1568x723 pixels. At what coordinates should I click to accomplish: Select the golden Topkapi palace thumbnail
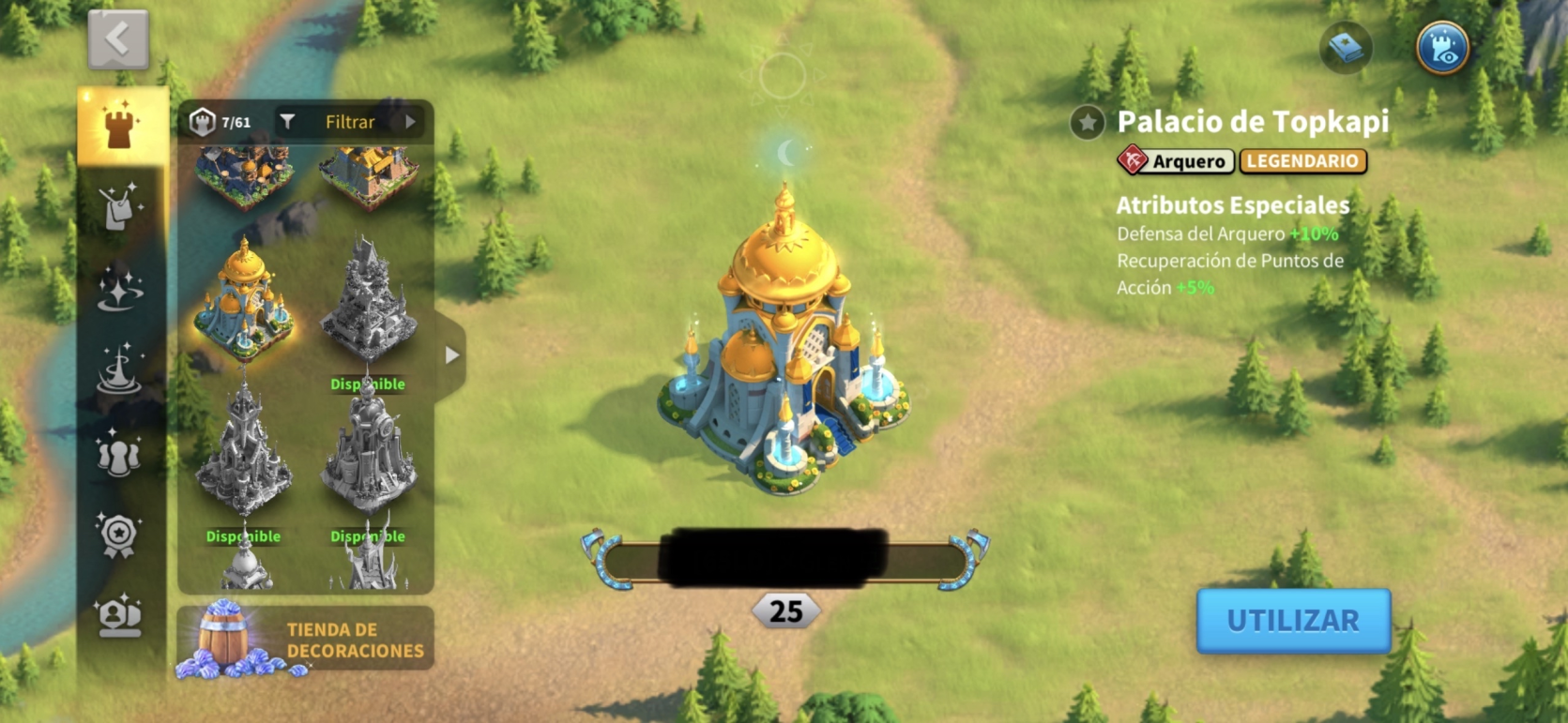coord(244,300)
